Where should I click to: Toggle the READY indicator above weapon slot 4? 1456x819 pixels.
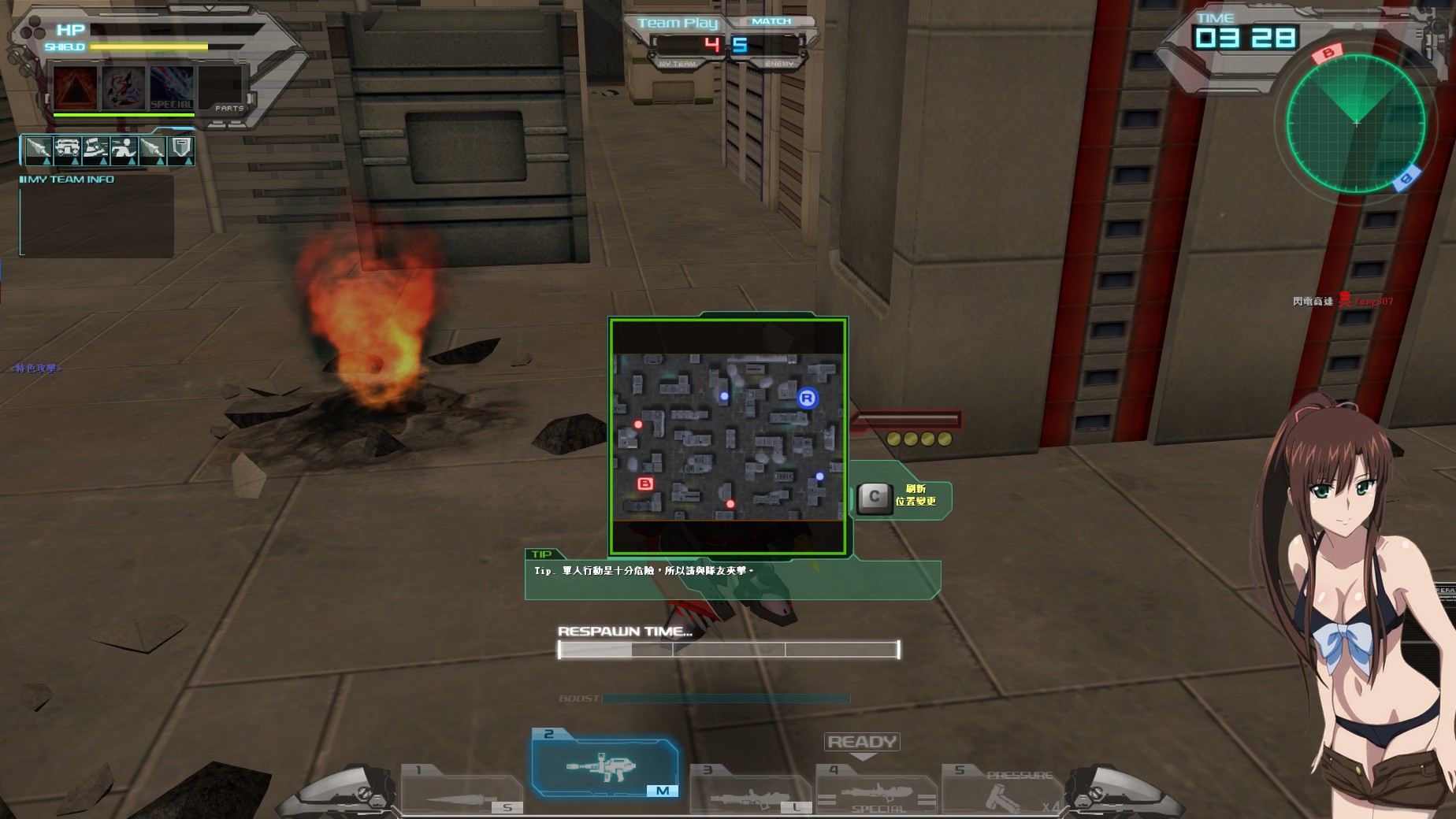coord(861,741)
